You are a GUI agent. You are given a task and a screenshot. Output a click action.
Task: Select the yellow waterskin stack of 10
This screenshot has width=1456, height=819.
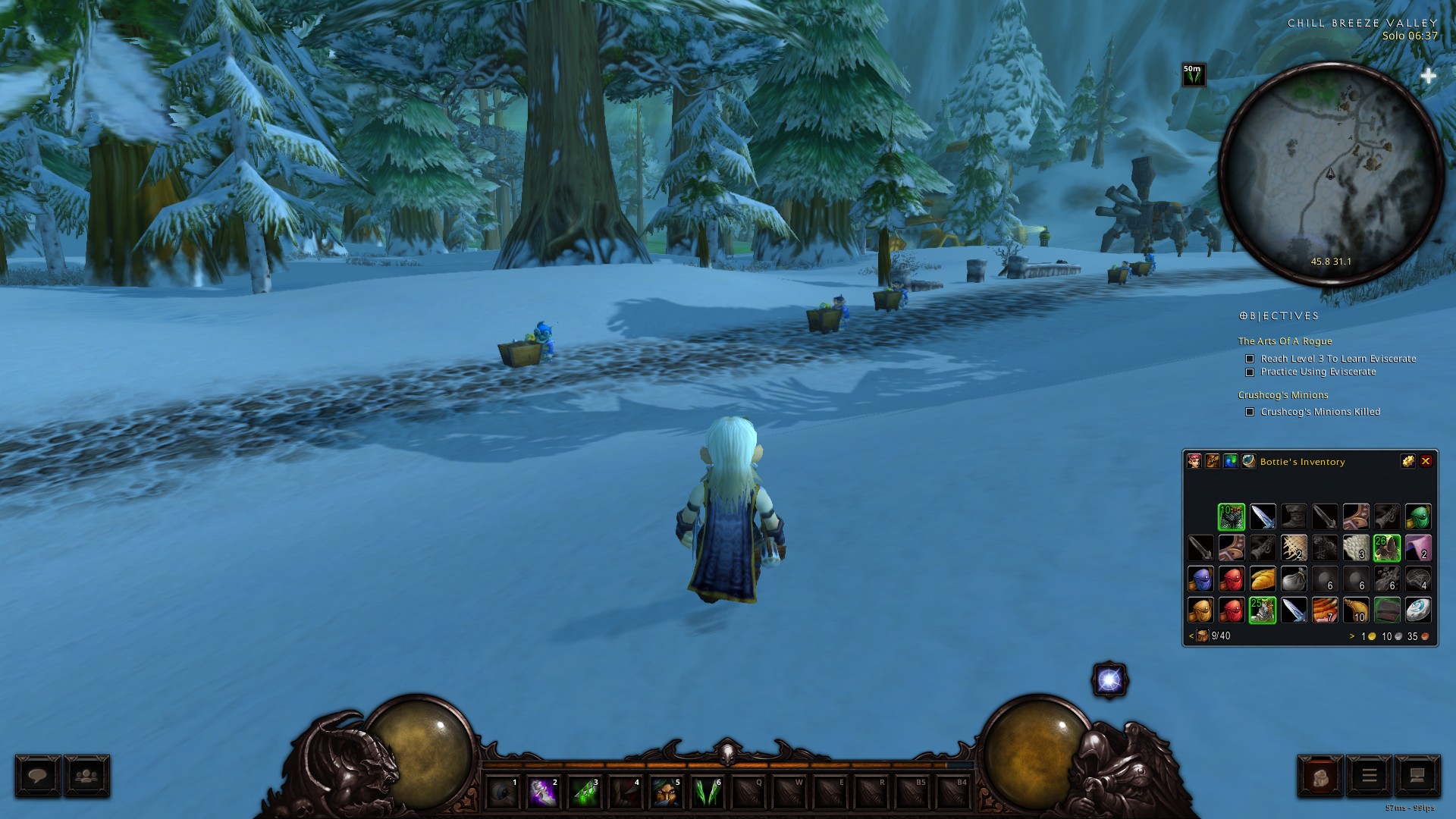(x=1356, y=610)
